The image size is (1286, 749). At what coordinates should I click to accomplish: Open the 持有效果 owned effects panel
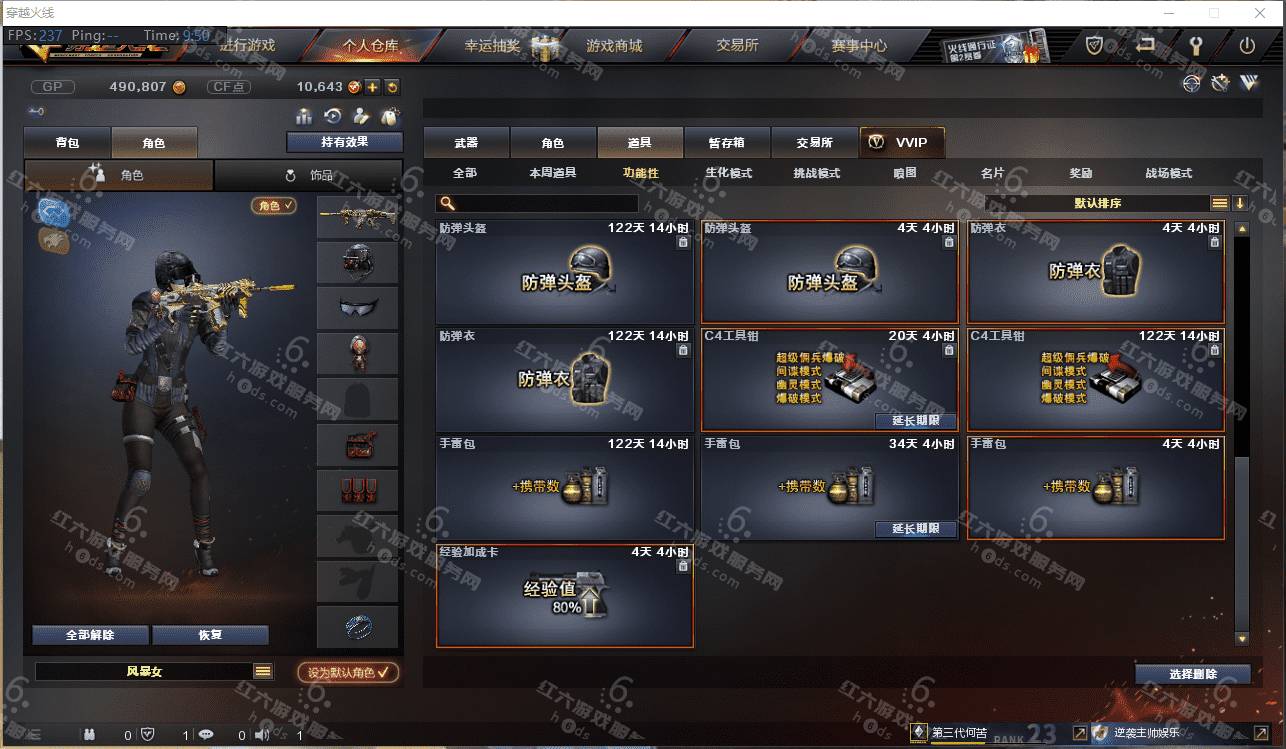point(344,142)
